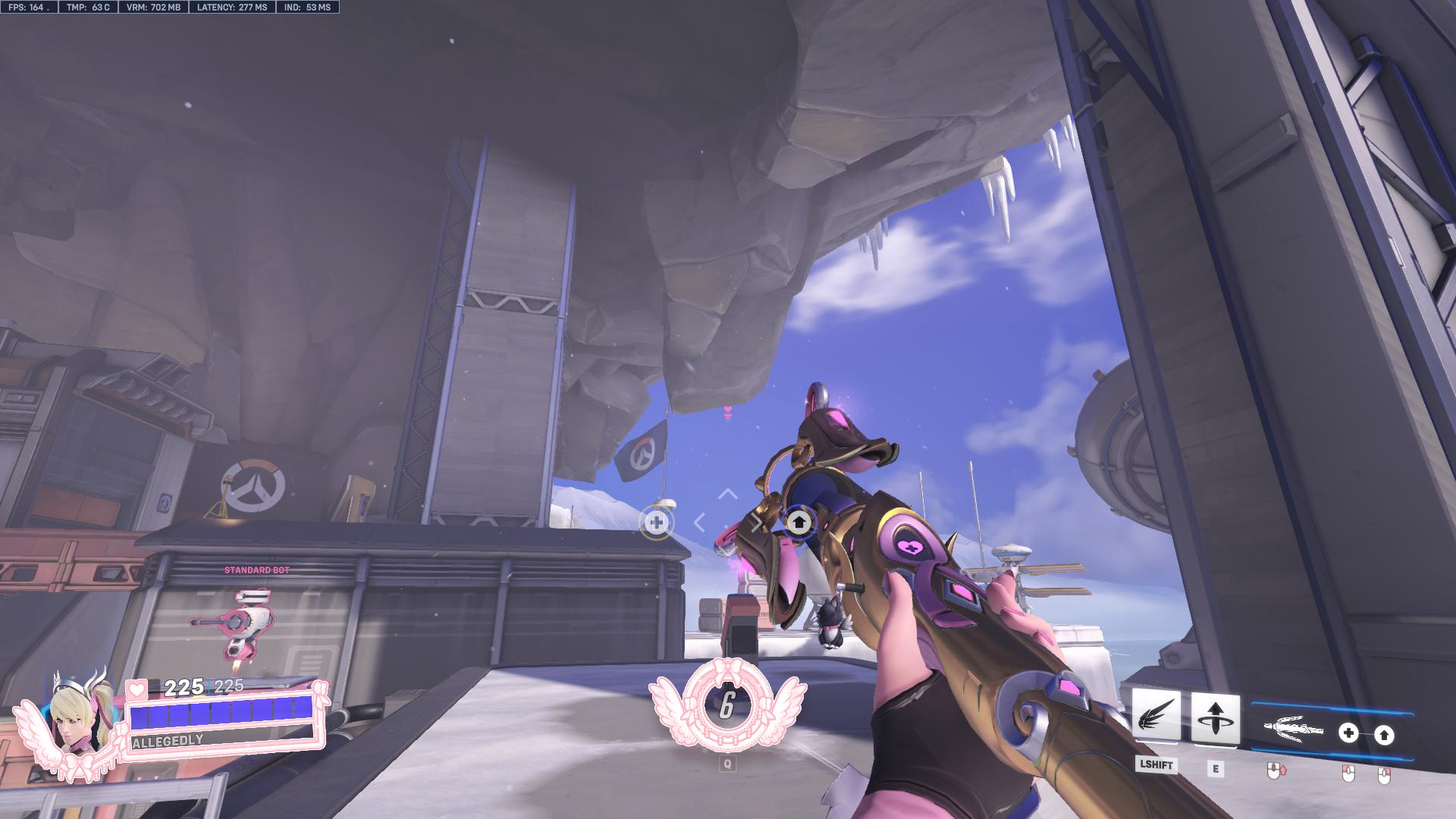Expand the E ability keybind label
This screenshot has width=1456, height=819.
1216,768
